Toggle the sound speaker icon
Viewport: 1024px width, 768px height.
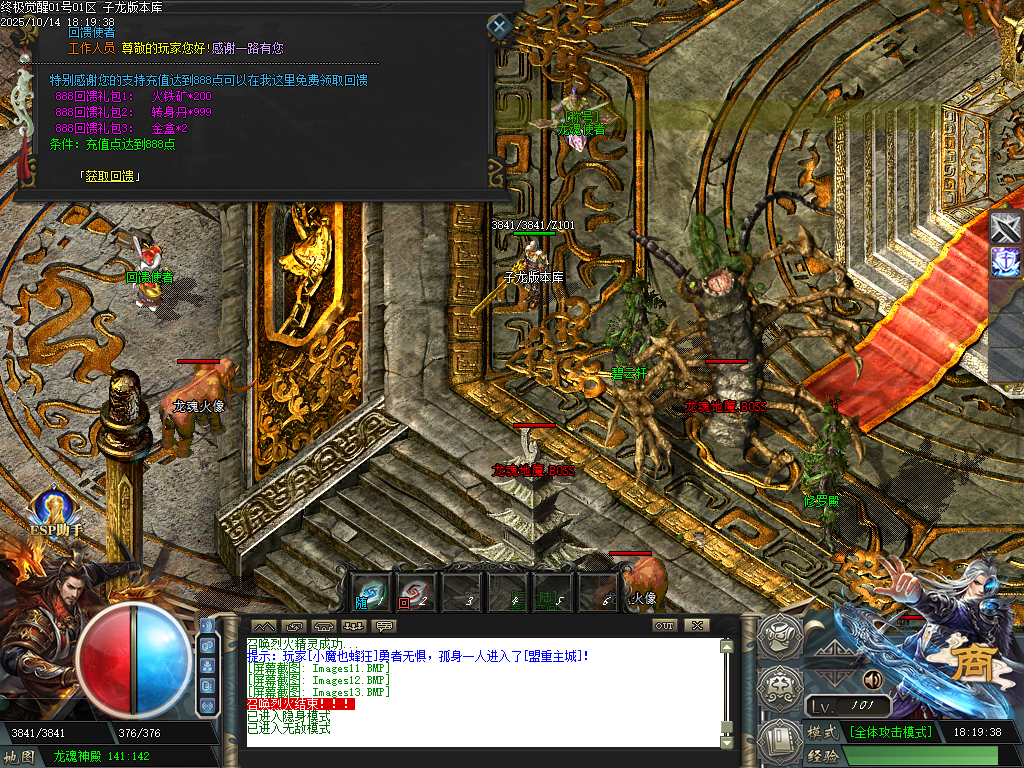coord(873,680)
